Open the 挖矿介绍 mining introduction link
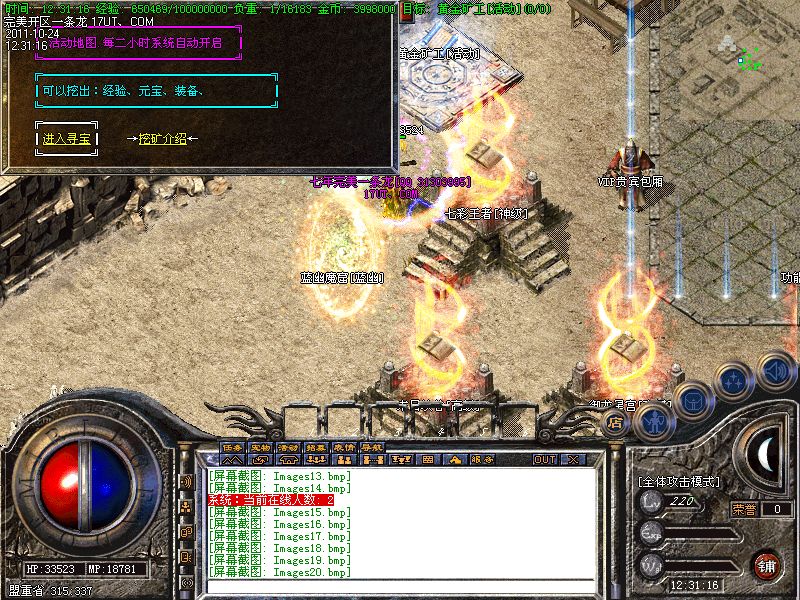 click(162, 139)
